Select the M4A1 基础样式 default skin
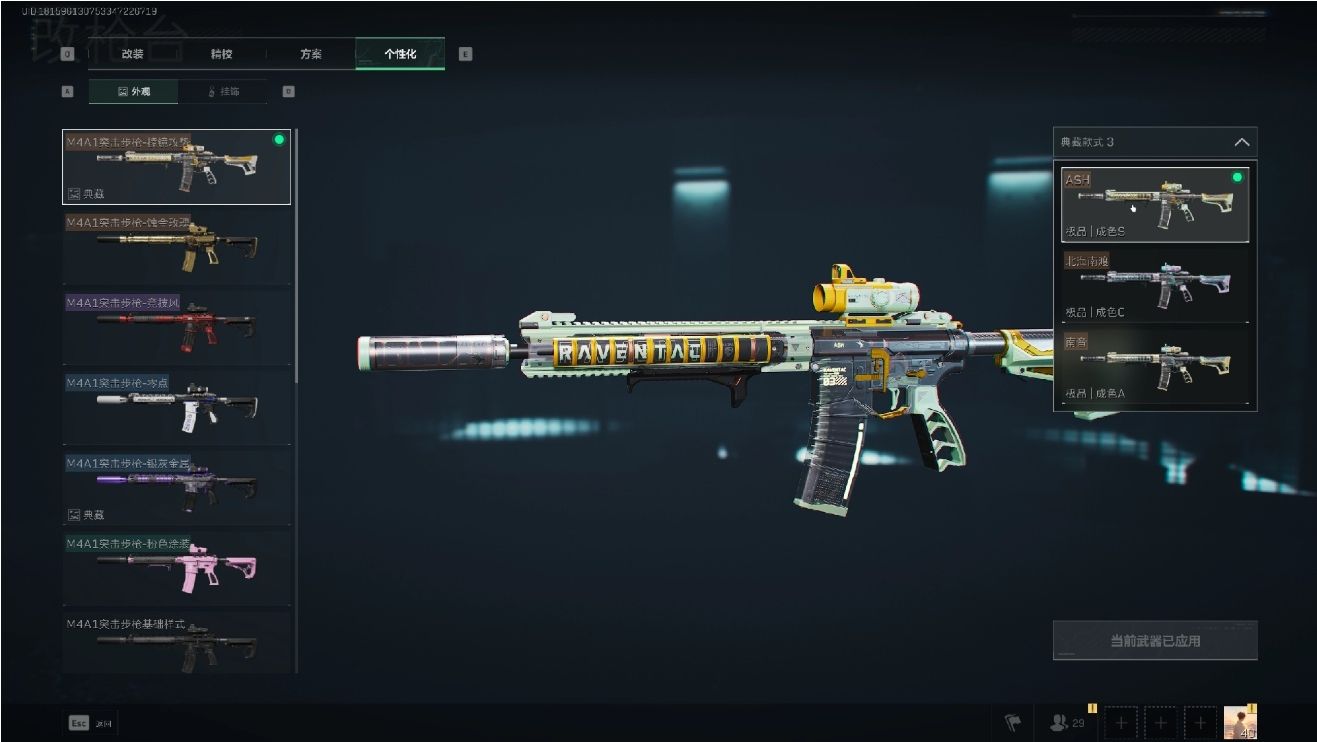Viewport: 1317px width, 742px height. [x=176, y=642]
